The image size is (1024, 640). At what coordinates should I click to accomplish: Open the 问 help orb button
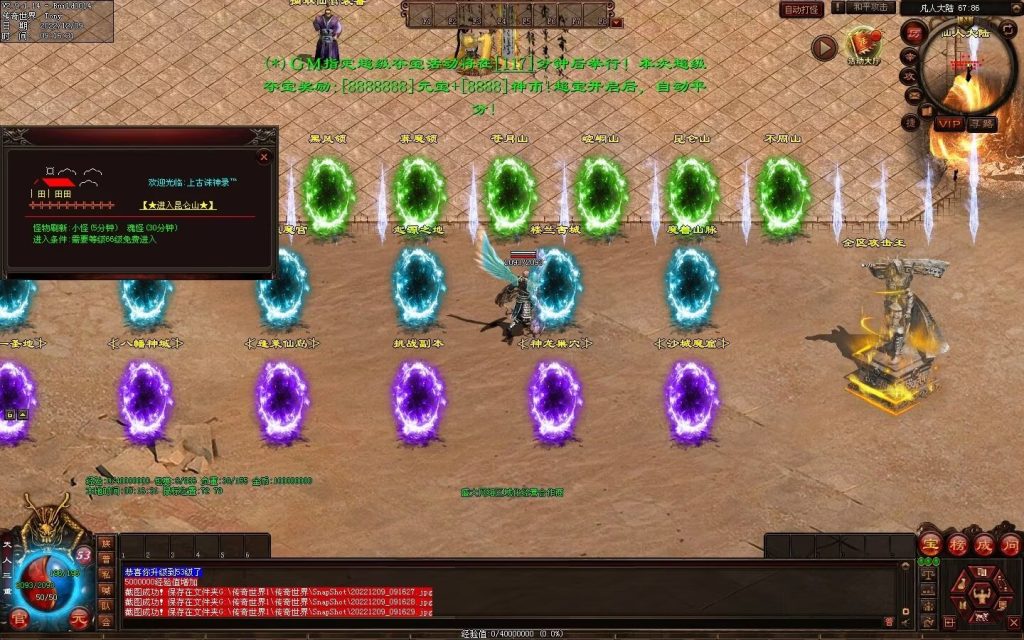click(x=1010, y=545)
